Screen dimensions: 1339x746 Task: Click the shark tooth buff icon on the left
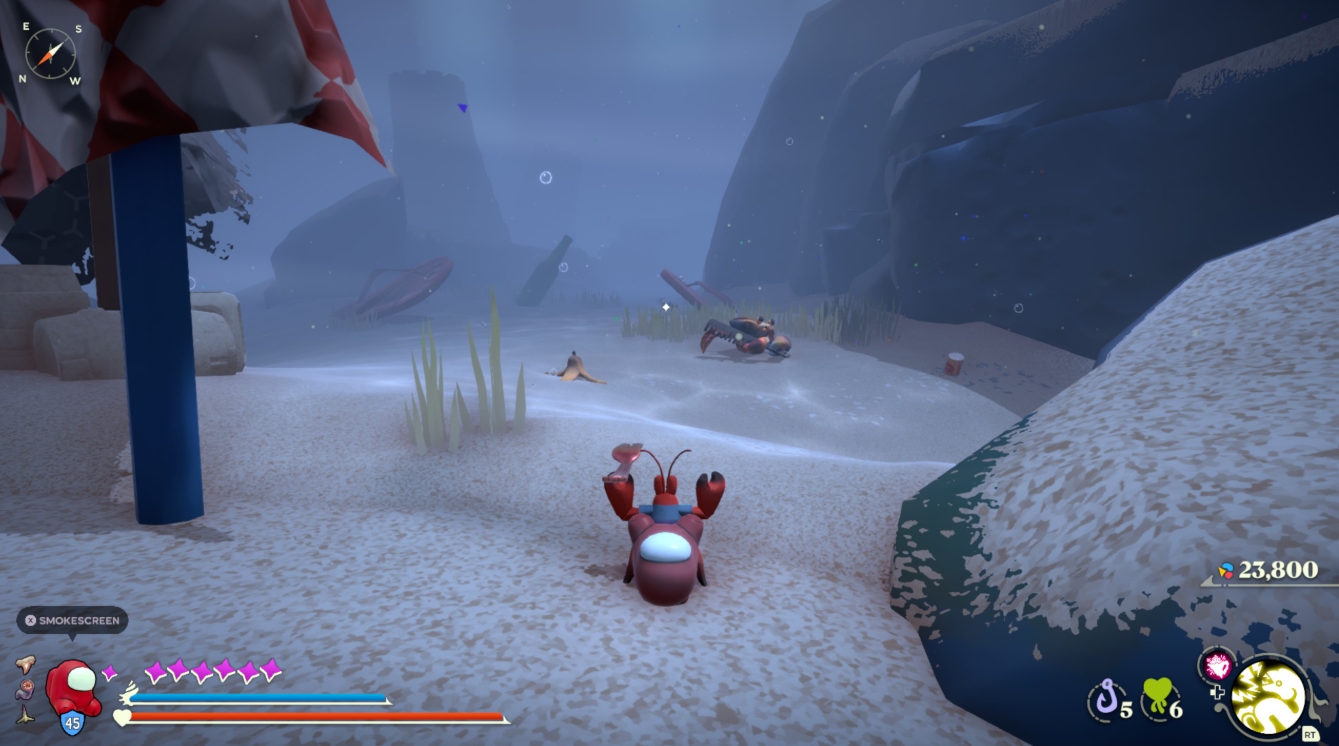[x=26, y=666]
